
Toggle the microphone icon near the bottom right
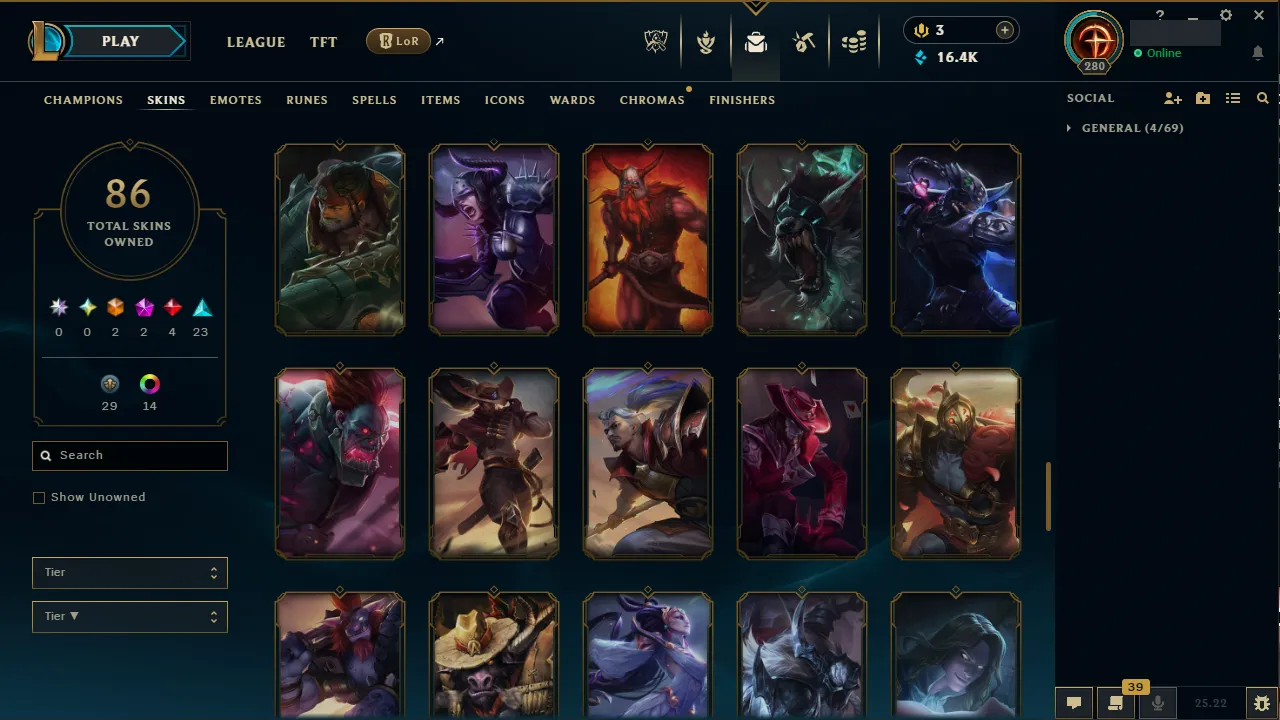pyautogui.click(x=1157, y=702)
